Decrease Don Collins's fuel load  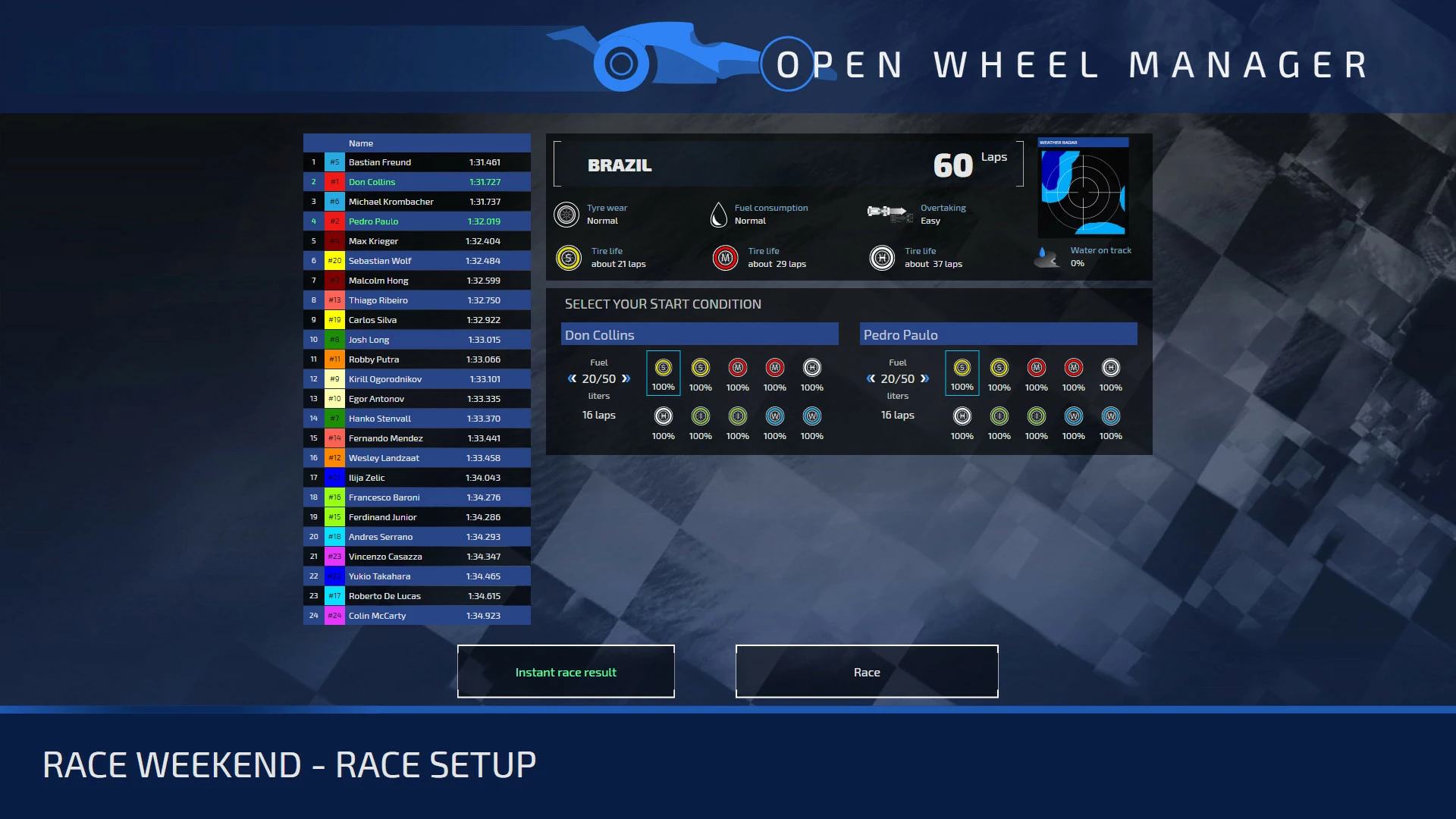pos(573,378)
